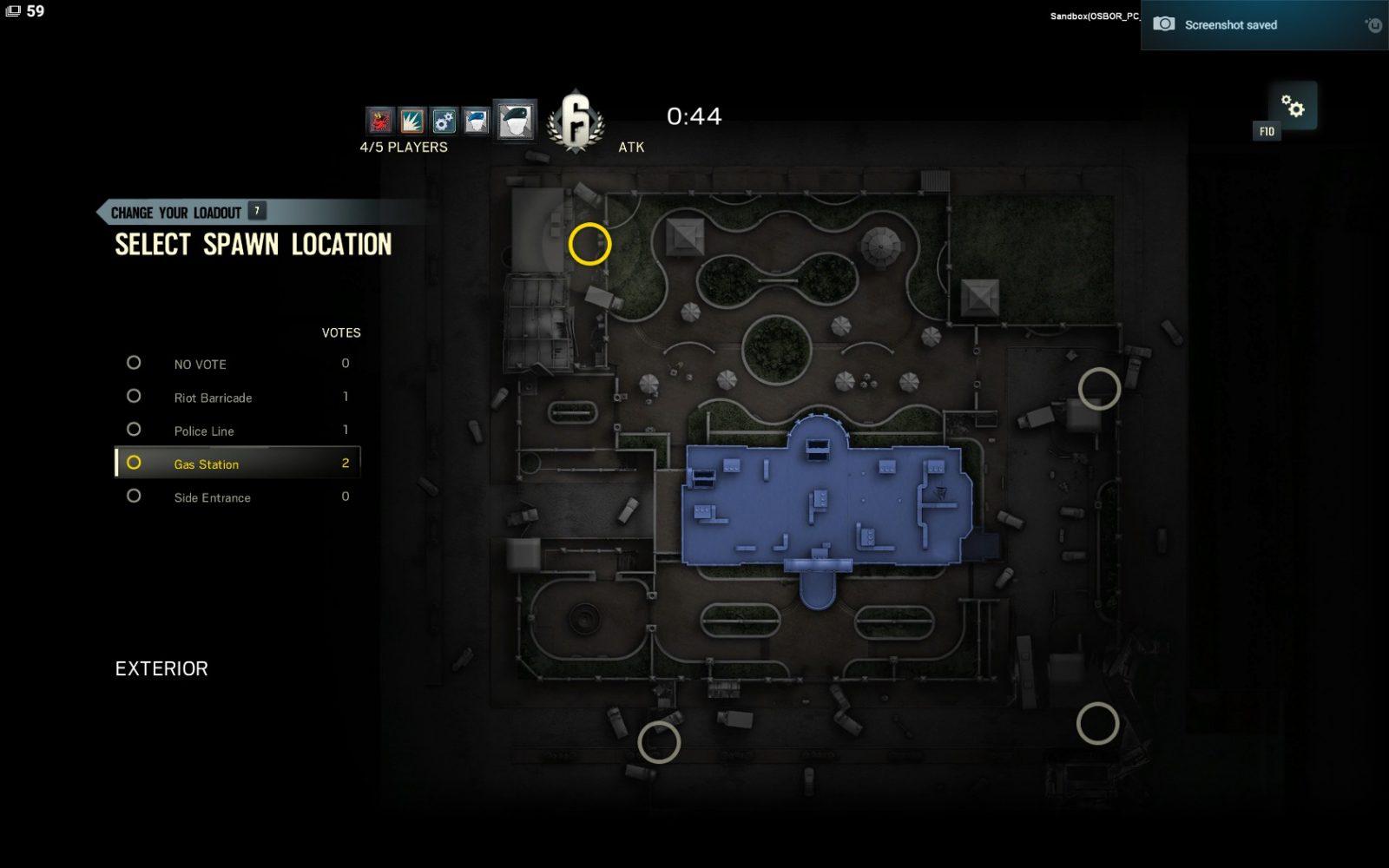Click the small blue beret recruit icon
The height and width of the screenshot is (868, 1389).
point(476,120)
